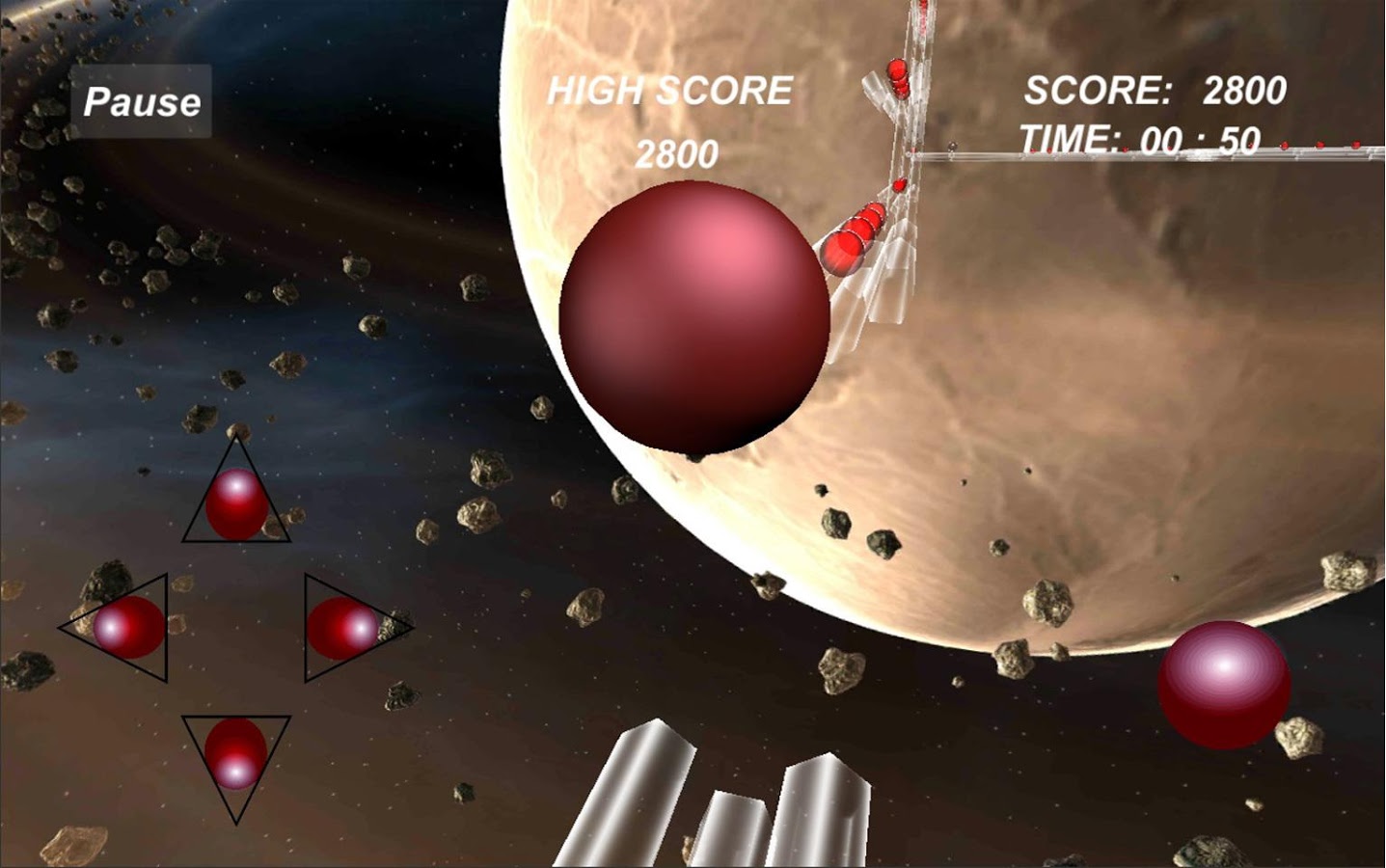Image resolution: width=1386 pixels, height=868 pixels.
Task: Select the red sphere inside the left arrow
Action: pos(125,628)
